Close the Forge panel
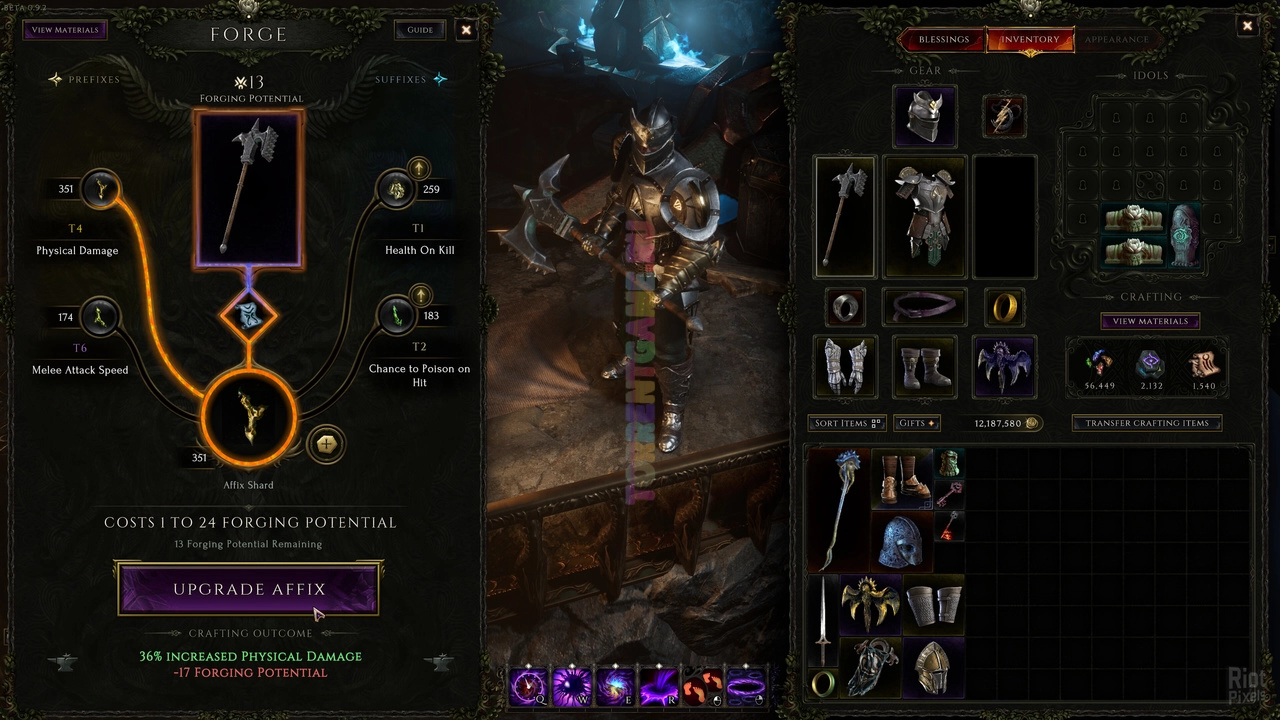 pos(466,30)
